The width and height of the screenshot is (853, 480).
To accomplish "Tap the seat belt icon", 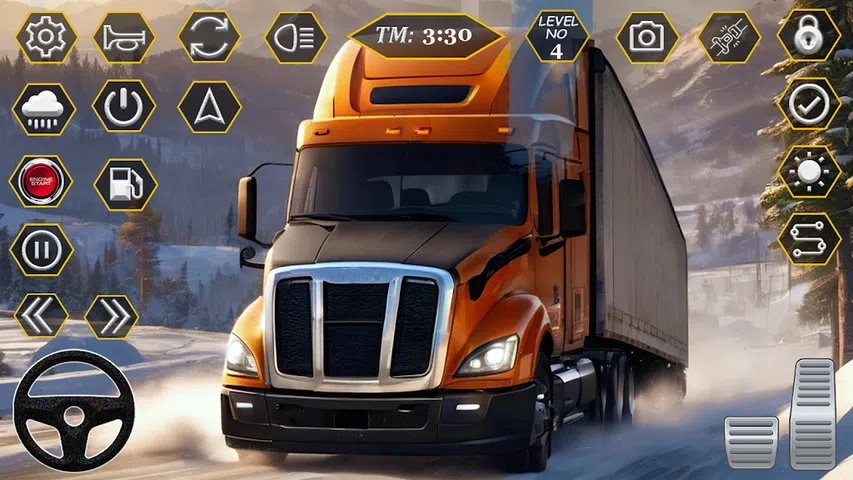I will (x=729, y=38).
